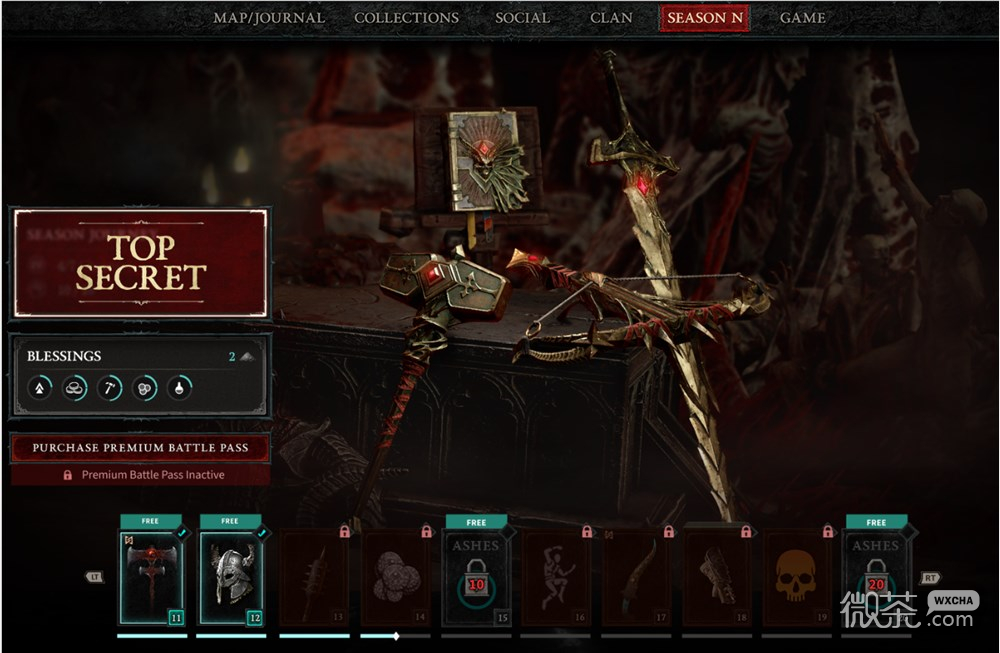
Task: Select the potion flask blessing icon
Action: (x=179, y=387)
